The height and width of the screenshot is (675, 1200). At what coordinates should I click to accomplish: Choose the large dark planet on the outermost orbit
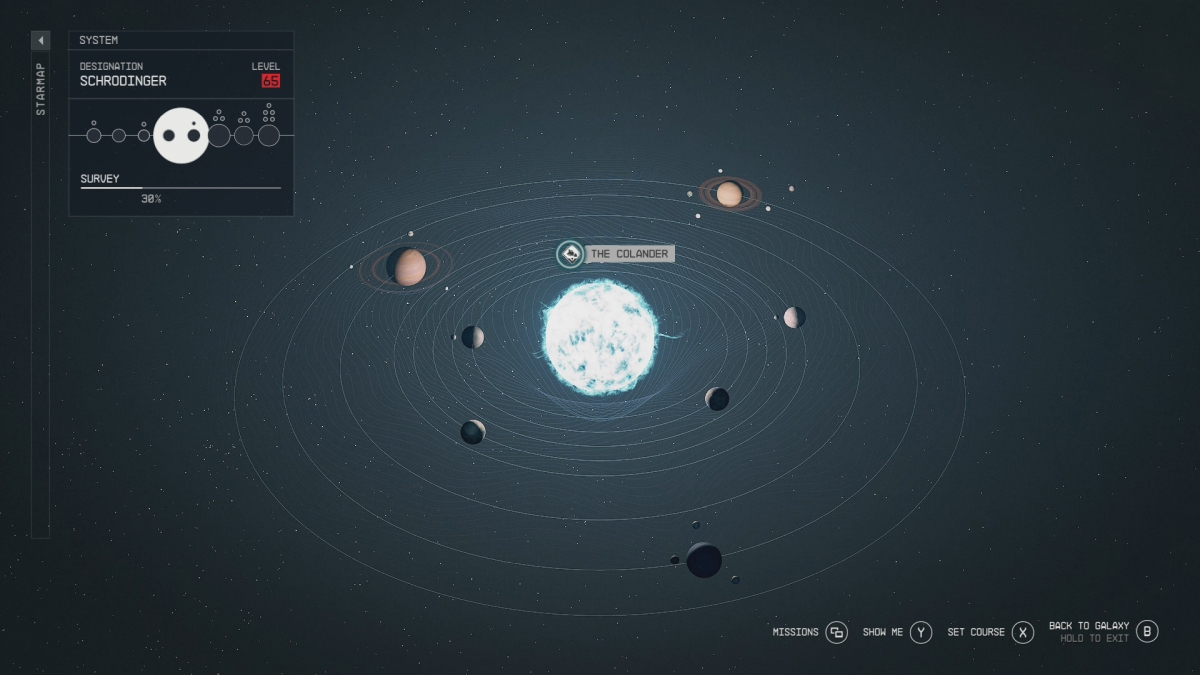click(x=704, y=559)
